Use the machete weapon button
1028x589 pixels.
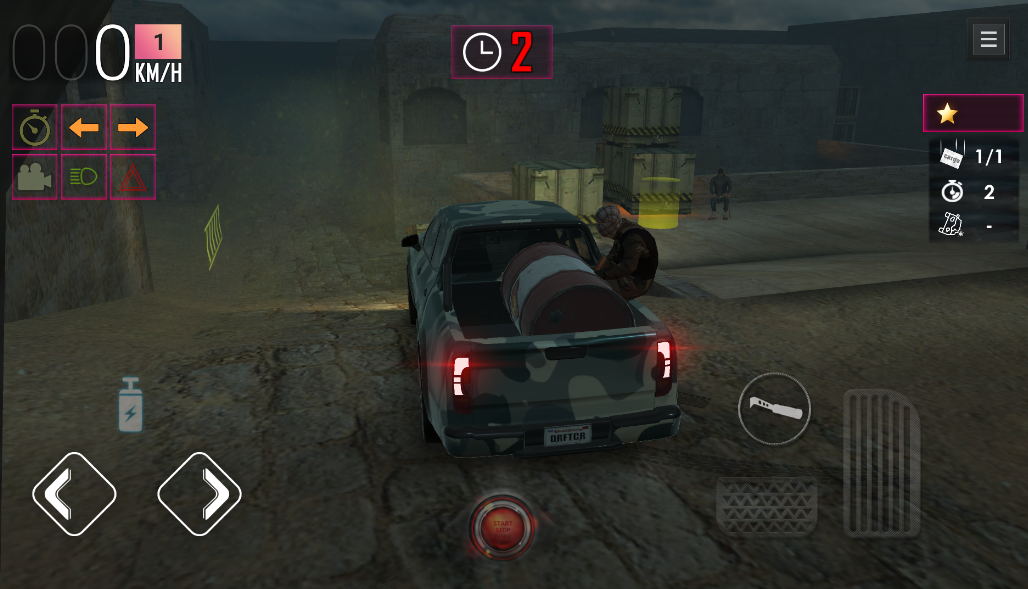pyautogui.click(x=774, y=409)
